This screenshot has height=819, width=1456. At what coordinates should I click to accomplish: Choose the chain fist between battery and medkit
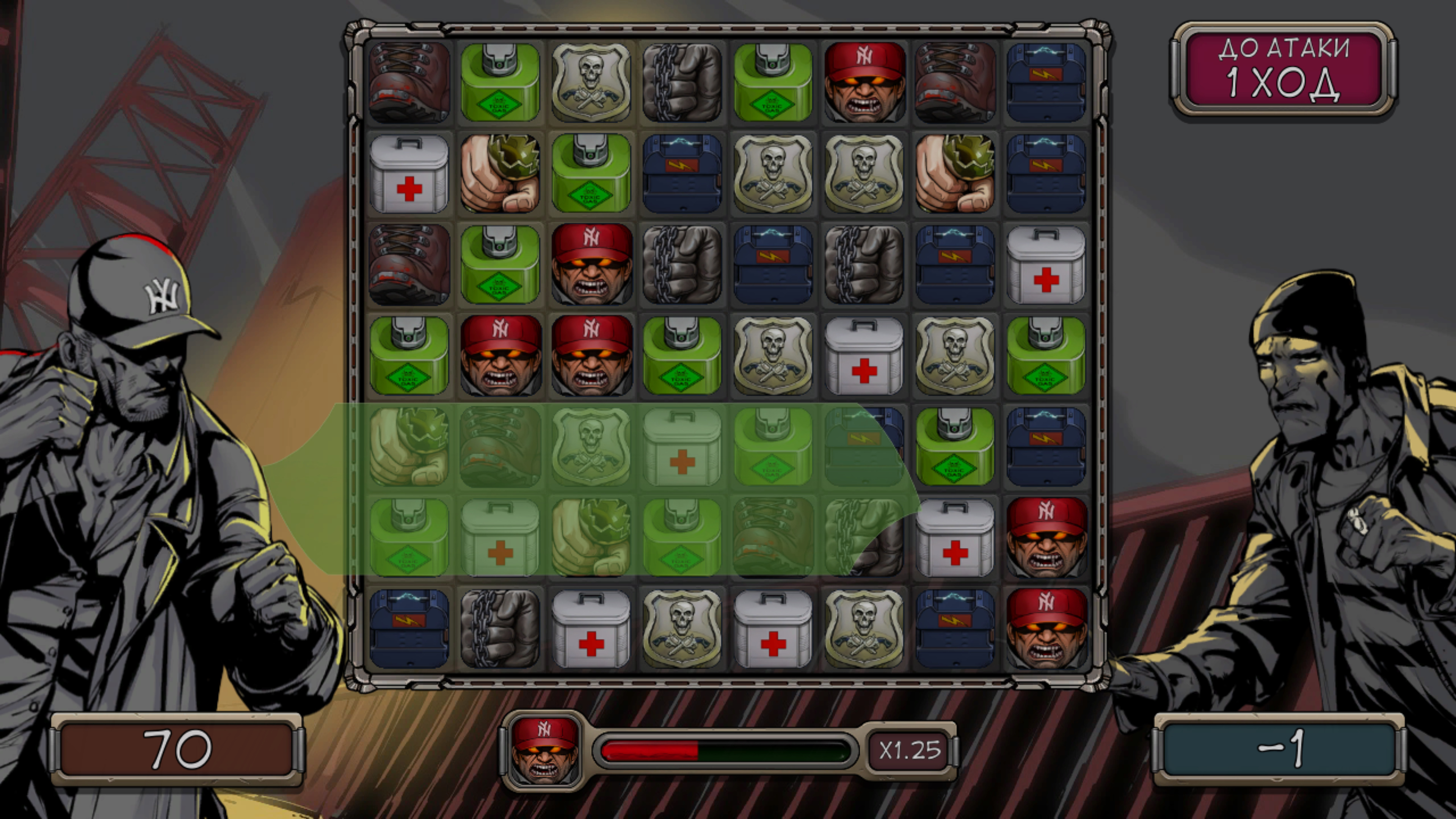pos(500,629)
